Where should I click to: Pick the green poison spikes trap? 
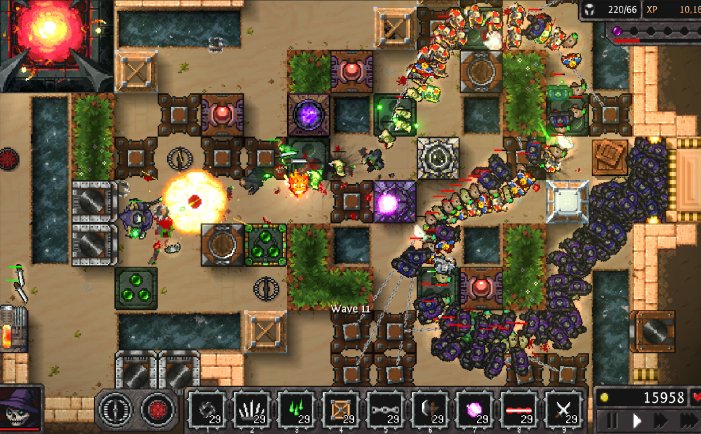coord(297,410)
